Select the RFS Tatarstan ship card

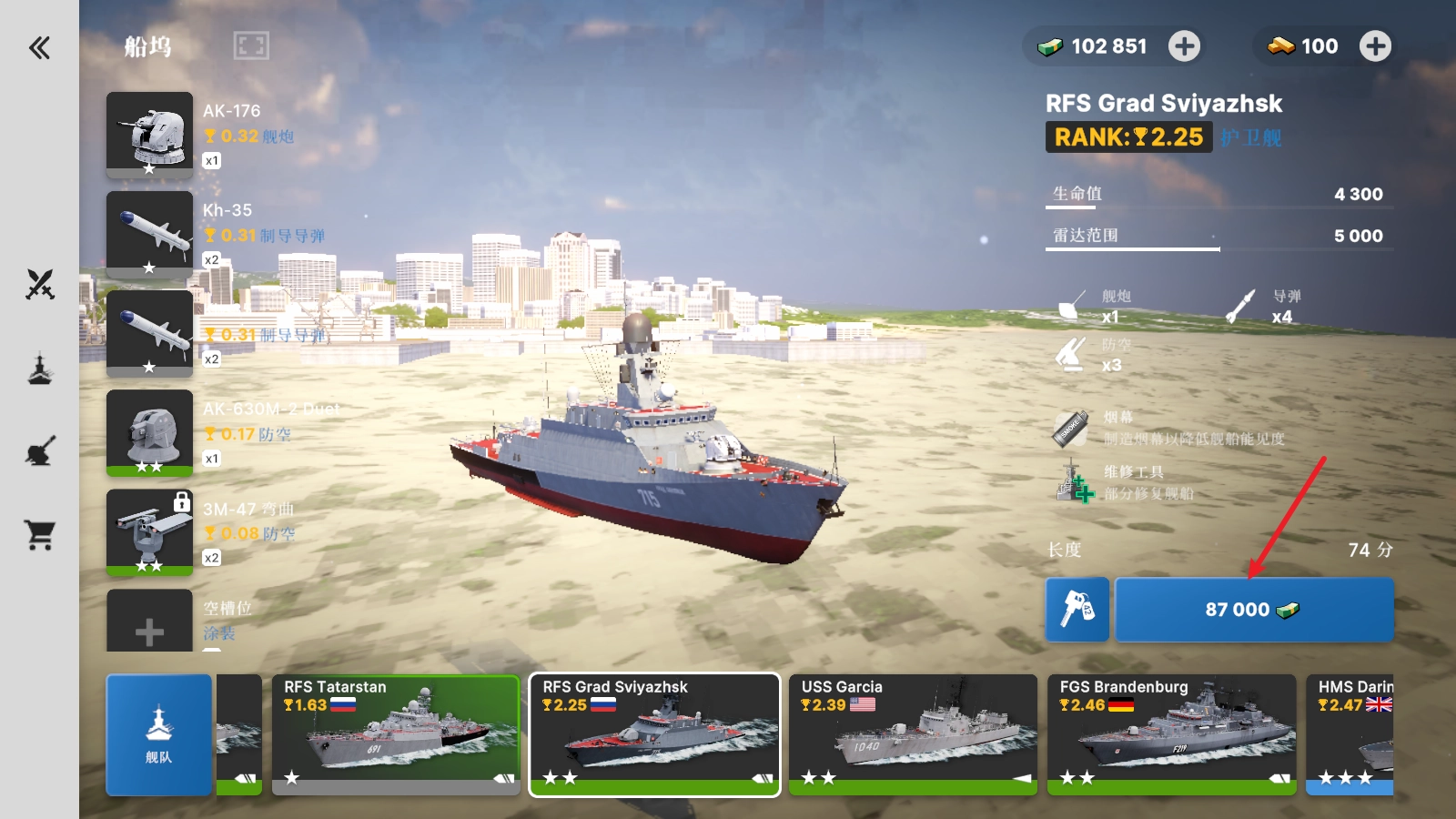[395, 734]
